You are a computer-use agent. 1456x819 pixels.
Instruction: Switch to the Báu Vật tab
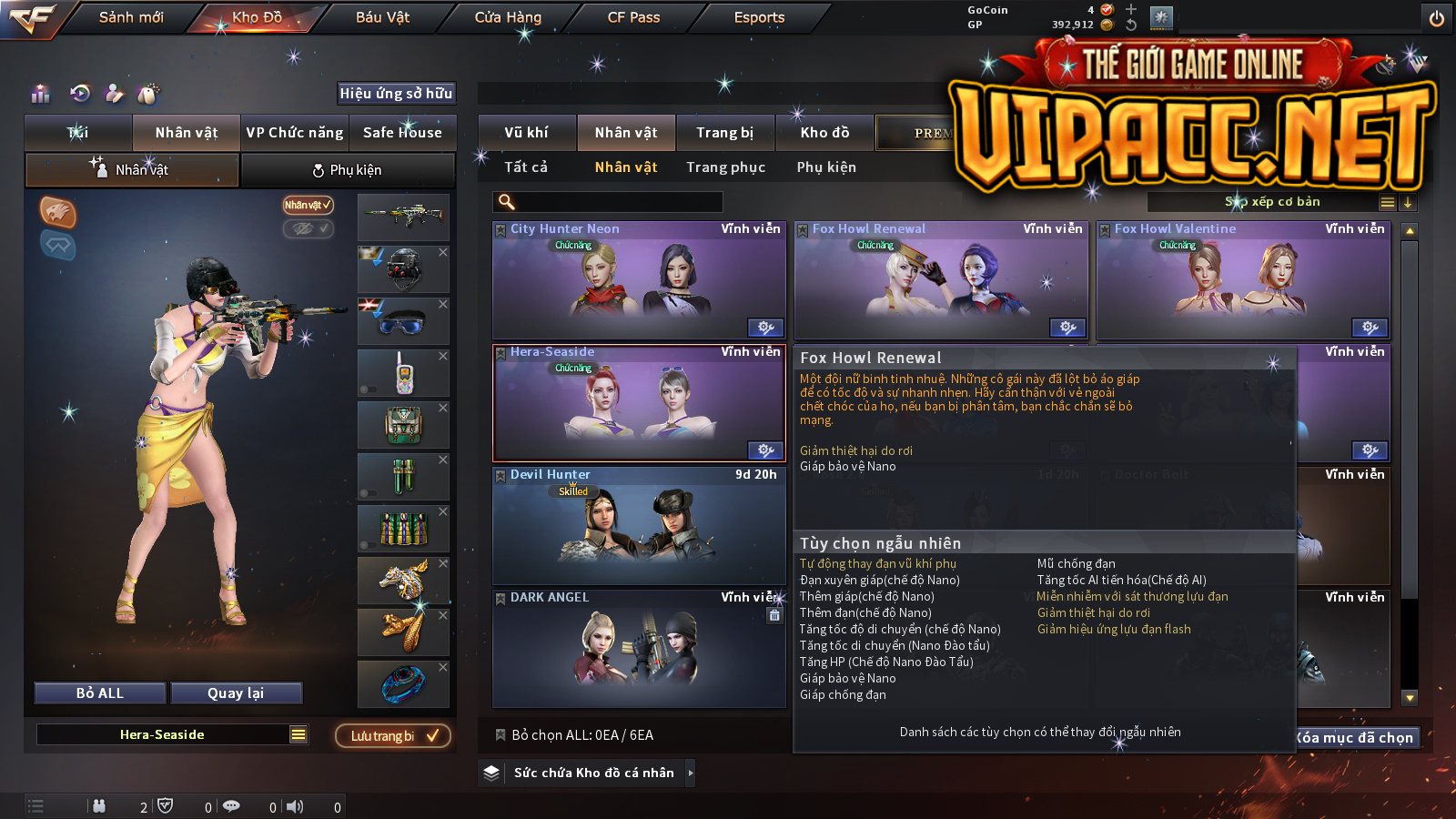382,17
